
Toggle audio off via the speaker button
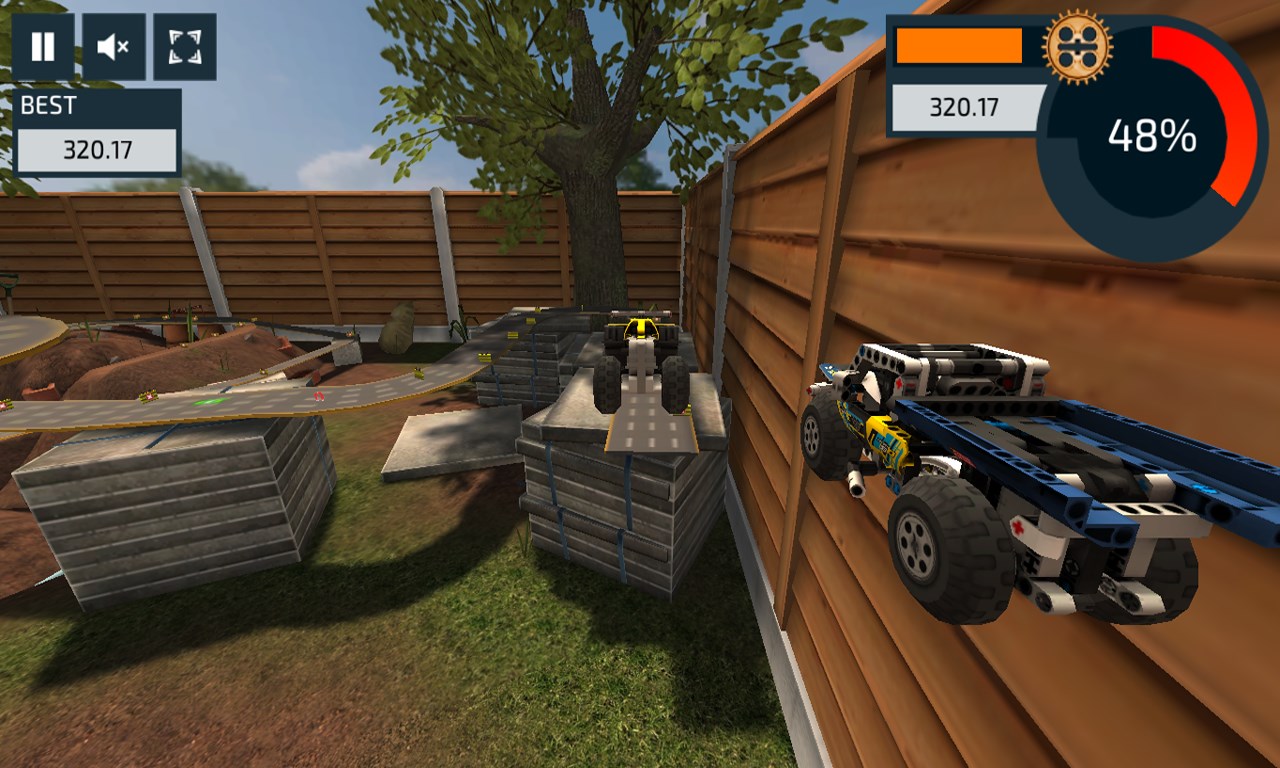[113, 46]
